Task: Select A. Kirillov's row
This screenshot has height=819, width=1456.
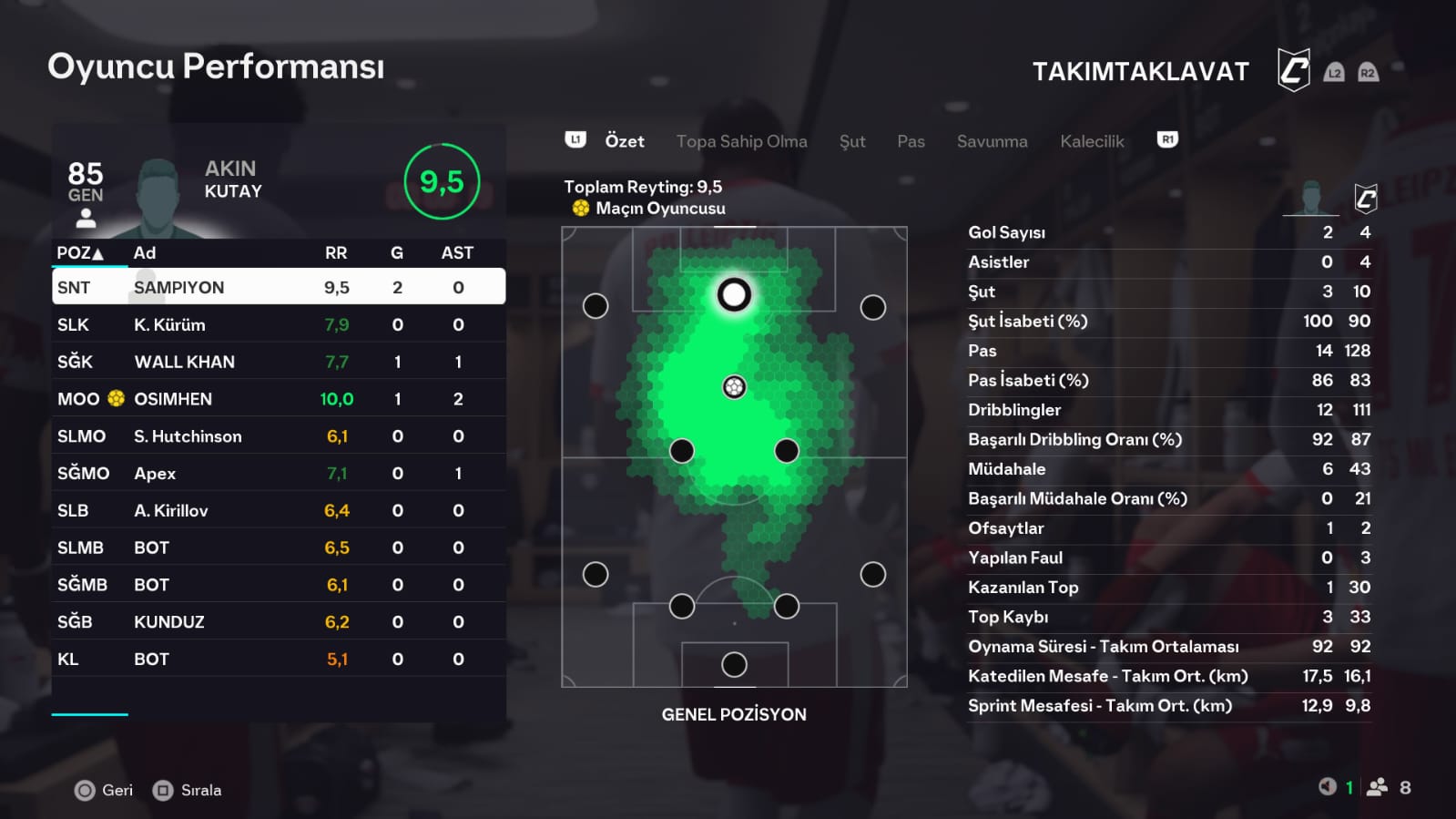Action: 278,511
